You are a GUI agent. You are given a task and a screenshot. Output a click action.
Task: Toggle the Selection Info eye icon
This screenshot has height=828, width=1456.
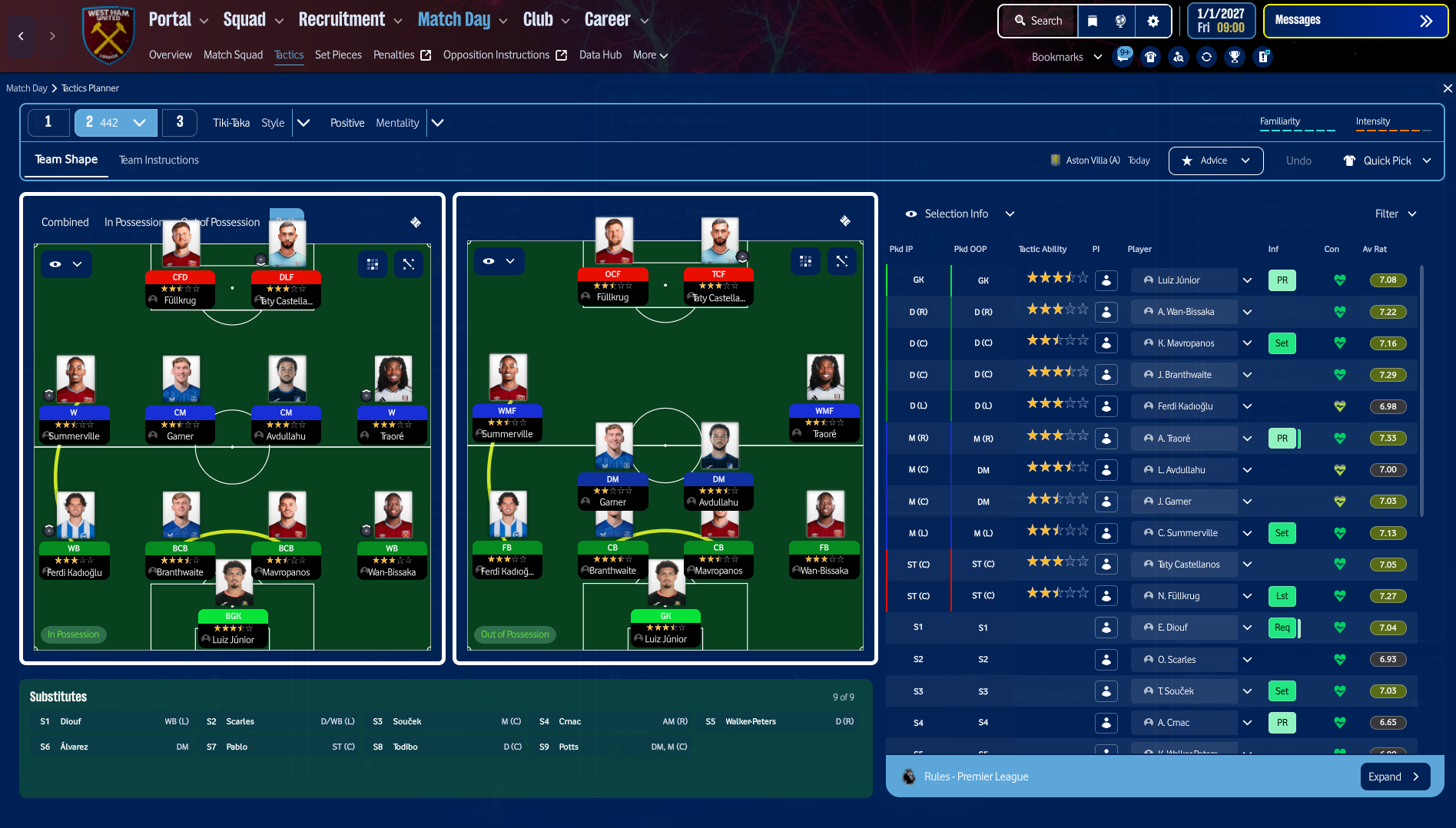911,214
